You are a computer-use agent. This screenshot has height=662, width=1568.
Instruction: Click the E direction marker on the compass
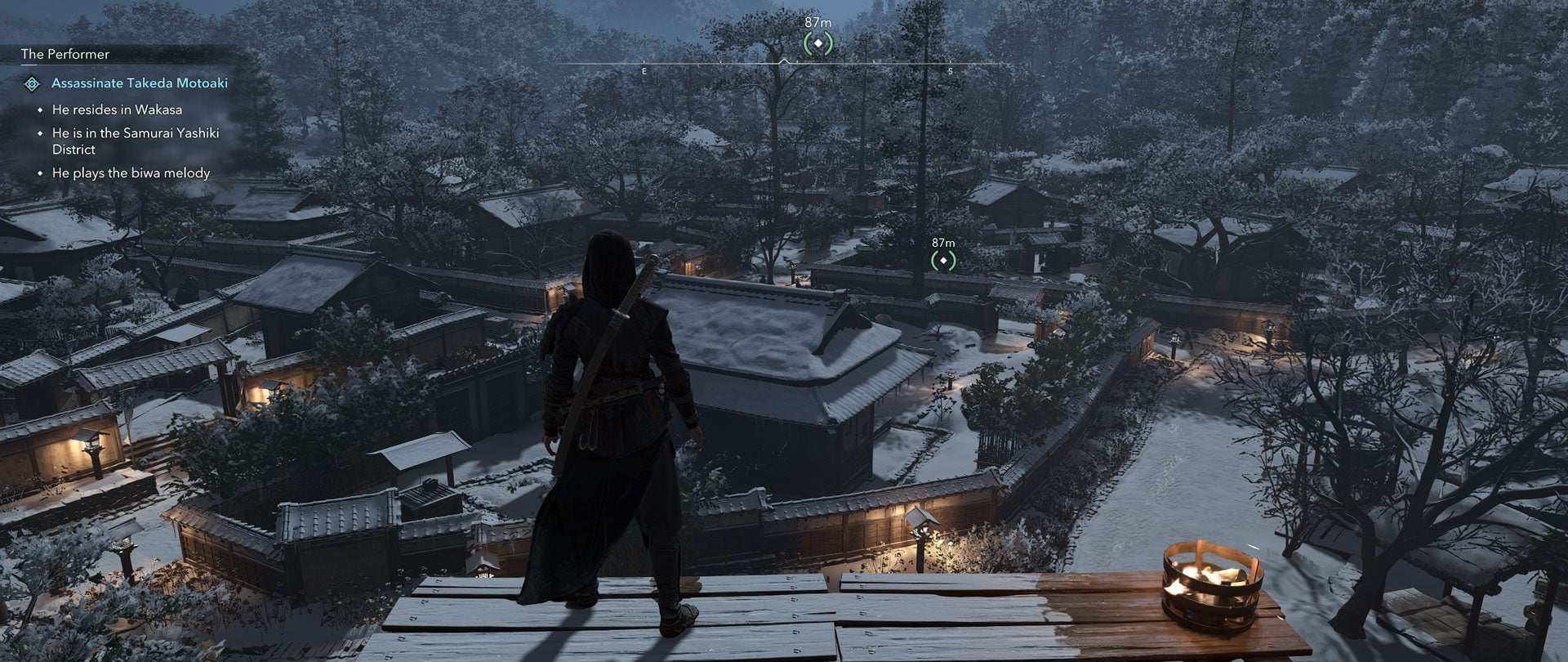(644, 72)
